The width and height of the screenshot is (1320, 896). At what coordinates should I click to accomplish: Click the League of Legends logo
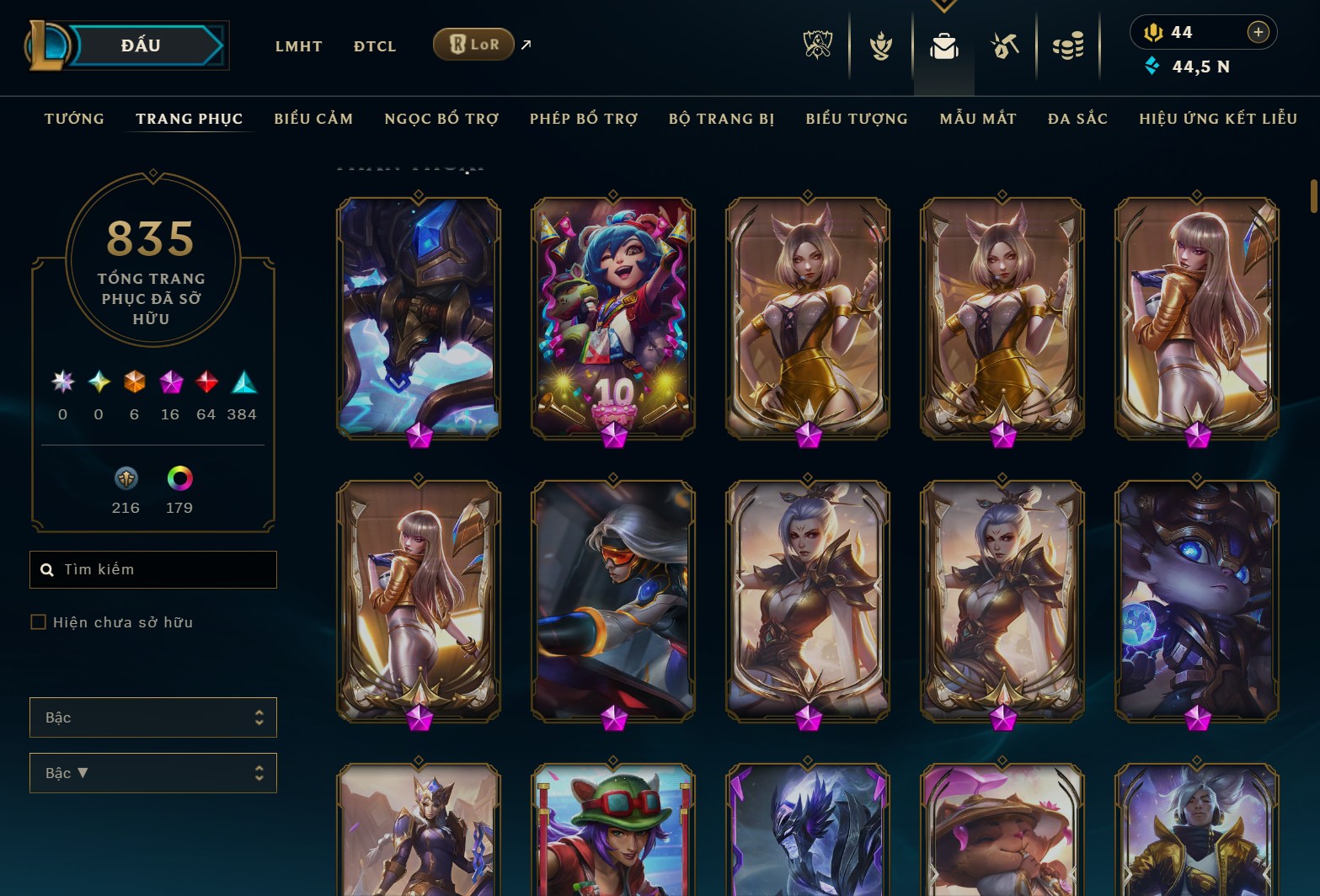(46, 44)
